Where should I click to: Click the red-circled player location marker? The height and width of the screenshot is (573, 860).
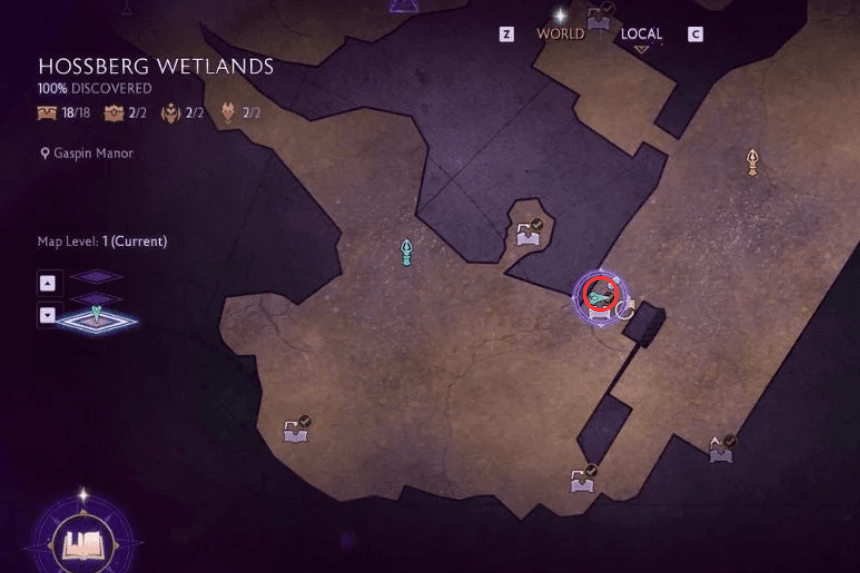(x=600, y=296)
